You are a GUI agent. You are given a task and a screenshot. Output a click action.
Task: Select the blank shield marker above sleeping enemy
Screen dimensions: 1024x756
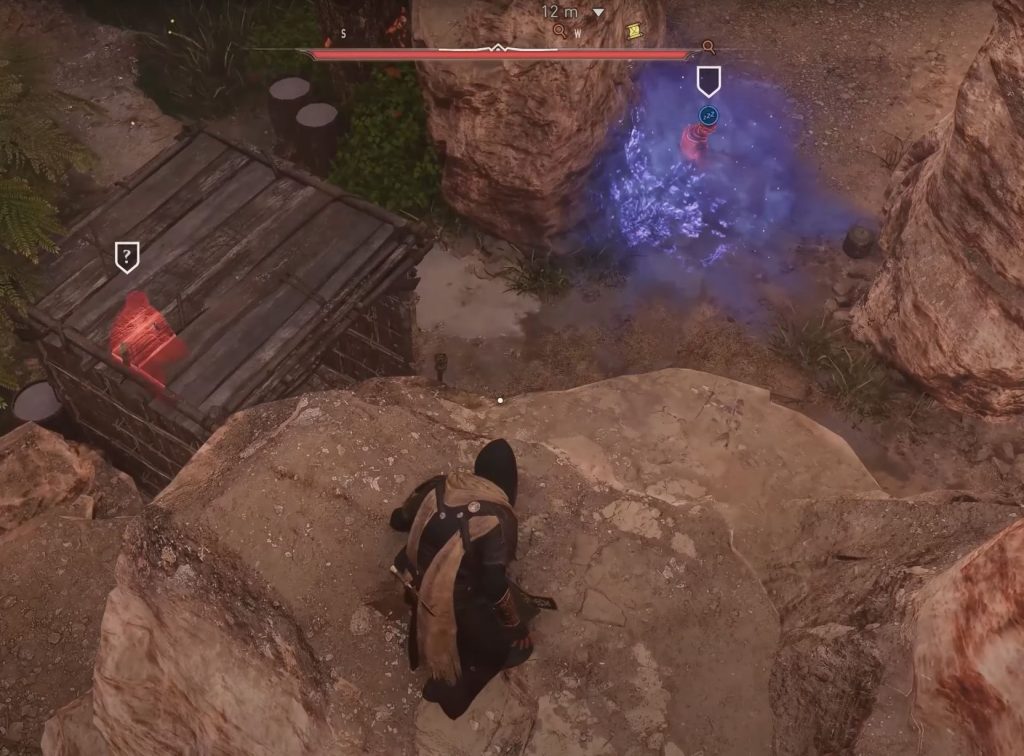click(x=708, y=81)
